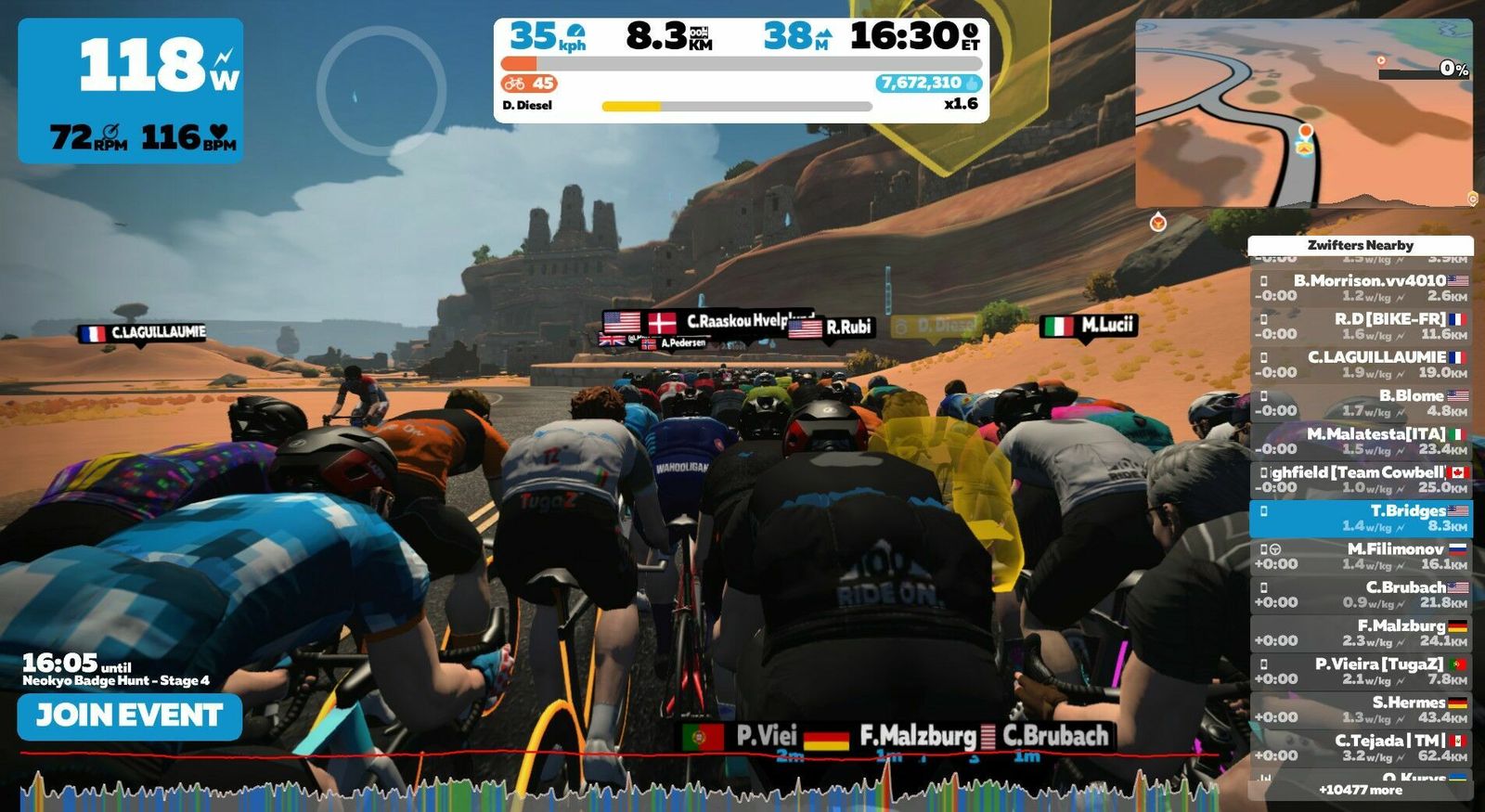Open the minimap in the corner
1485x812 pixels.
tap(1303, 113)
